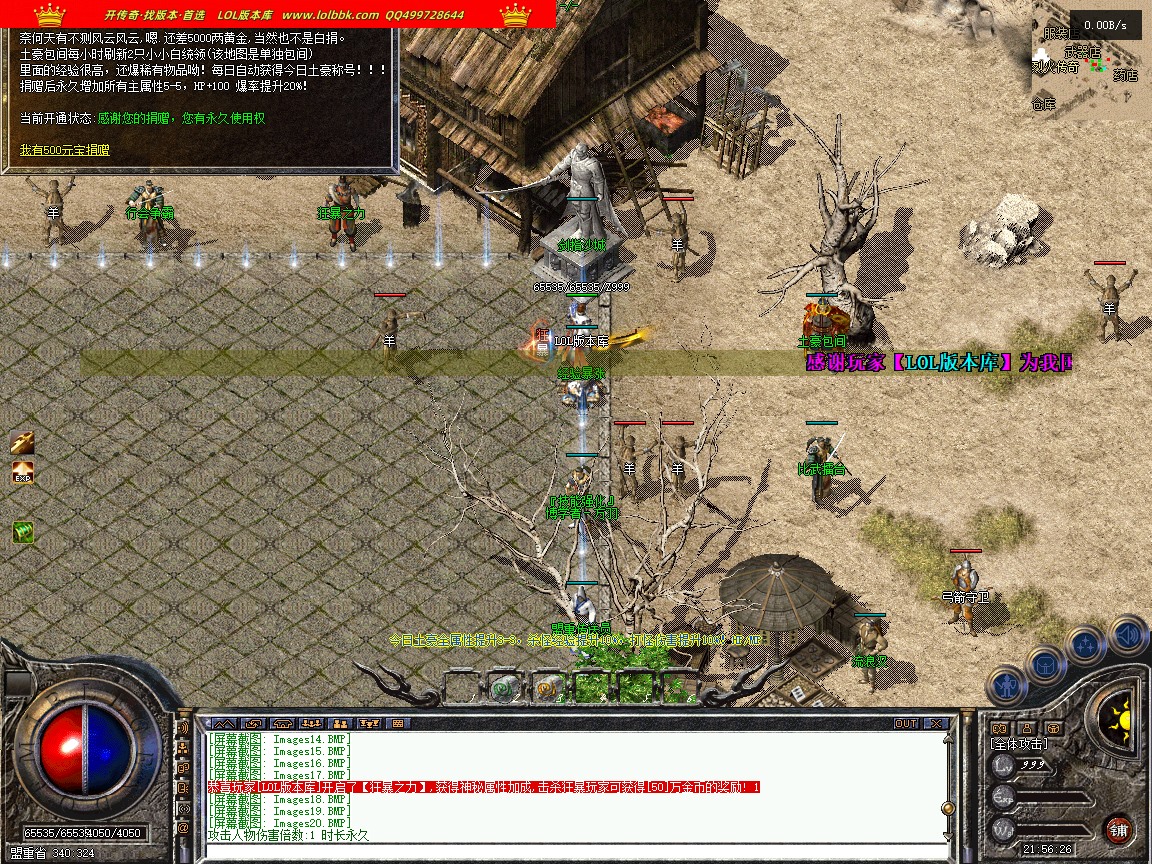Viewport: 1152px width, 864px height.
Task: Close the chat panel with the X button
Action: [x=936, y=723]
